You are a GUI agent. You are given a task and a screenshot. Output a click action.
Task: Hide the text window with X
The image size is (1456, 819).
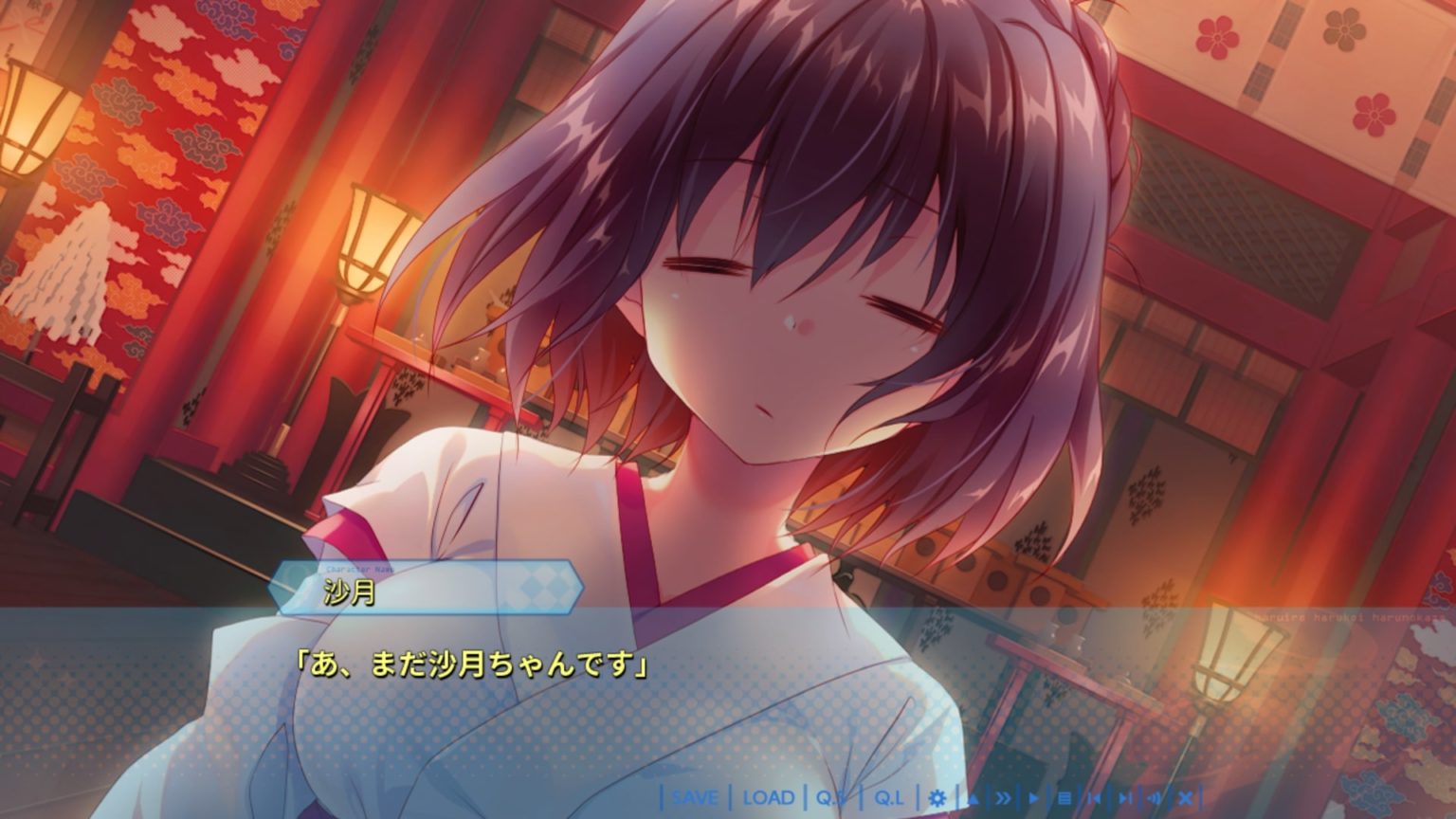click(x=1185, y=797)
